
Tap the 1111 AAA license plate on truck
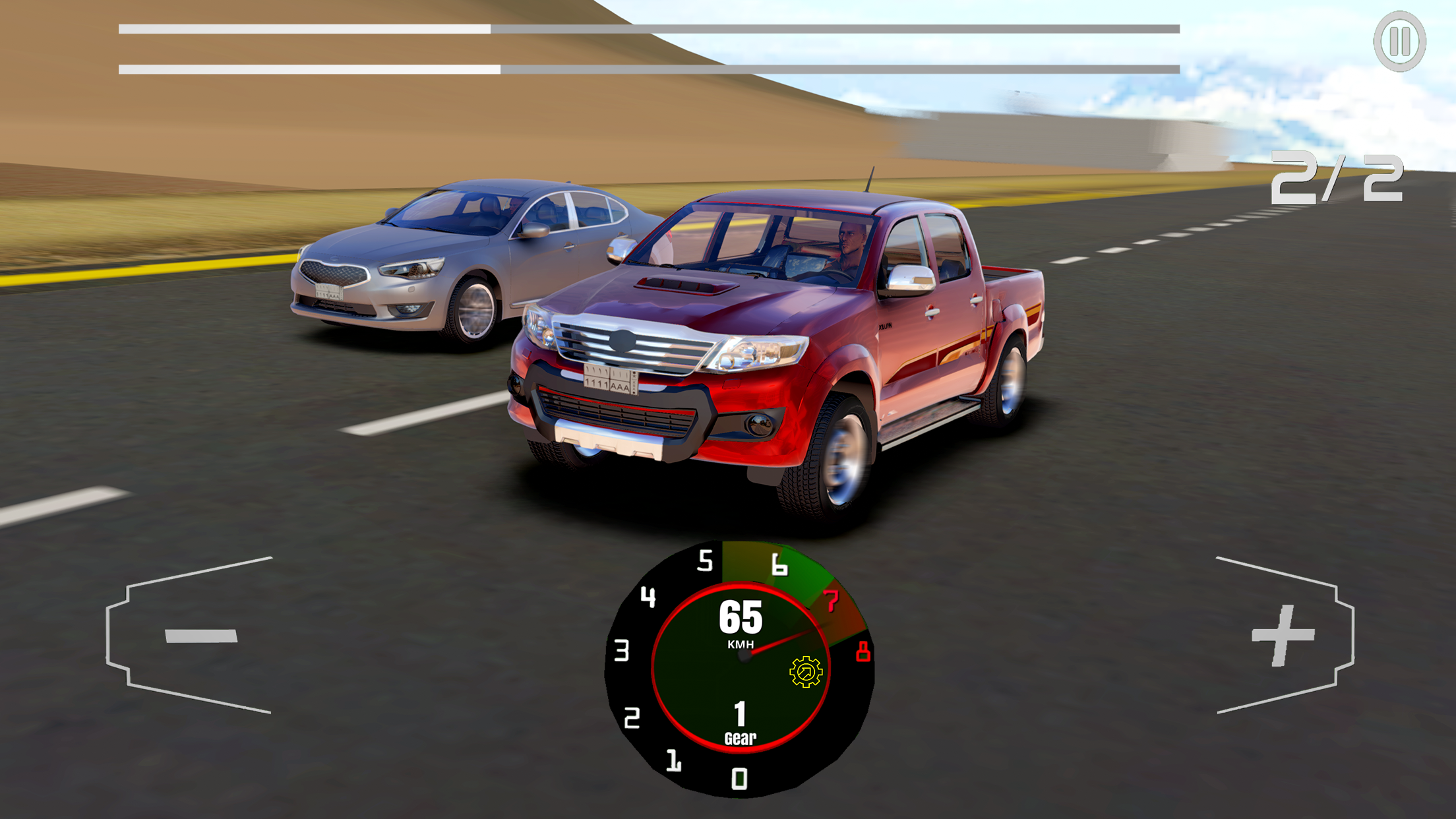611,379
